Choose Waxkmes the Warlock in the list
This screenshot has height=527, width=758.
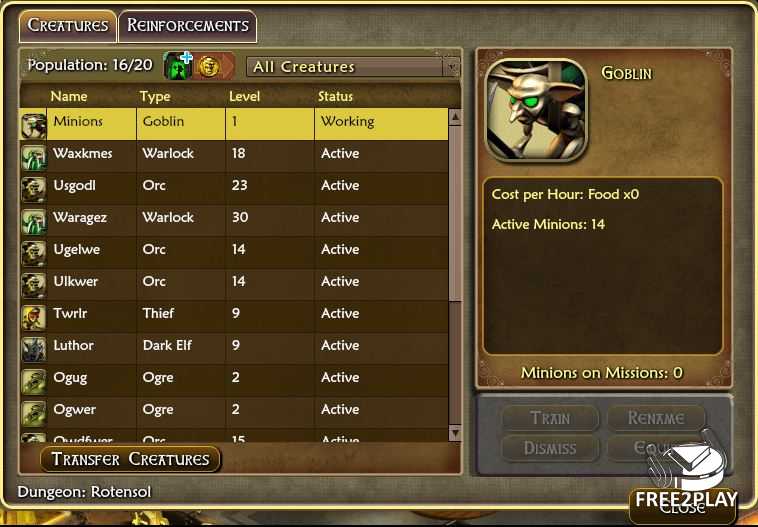(x=240, y=154)
